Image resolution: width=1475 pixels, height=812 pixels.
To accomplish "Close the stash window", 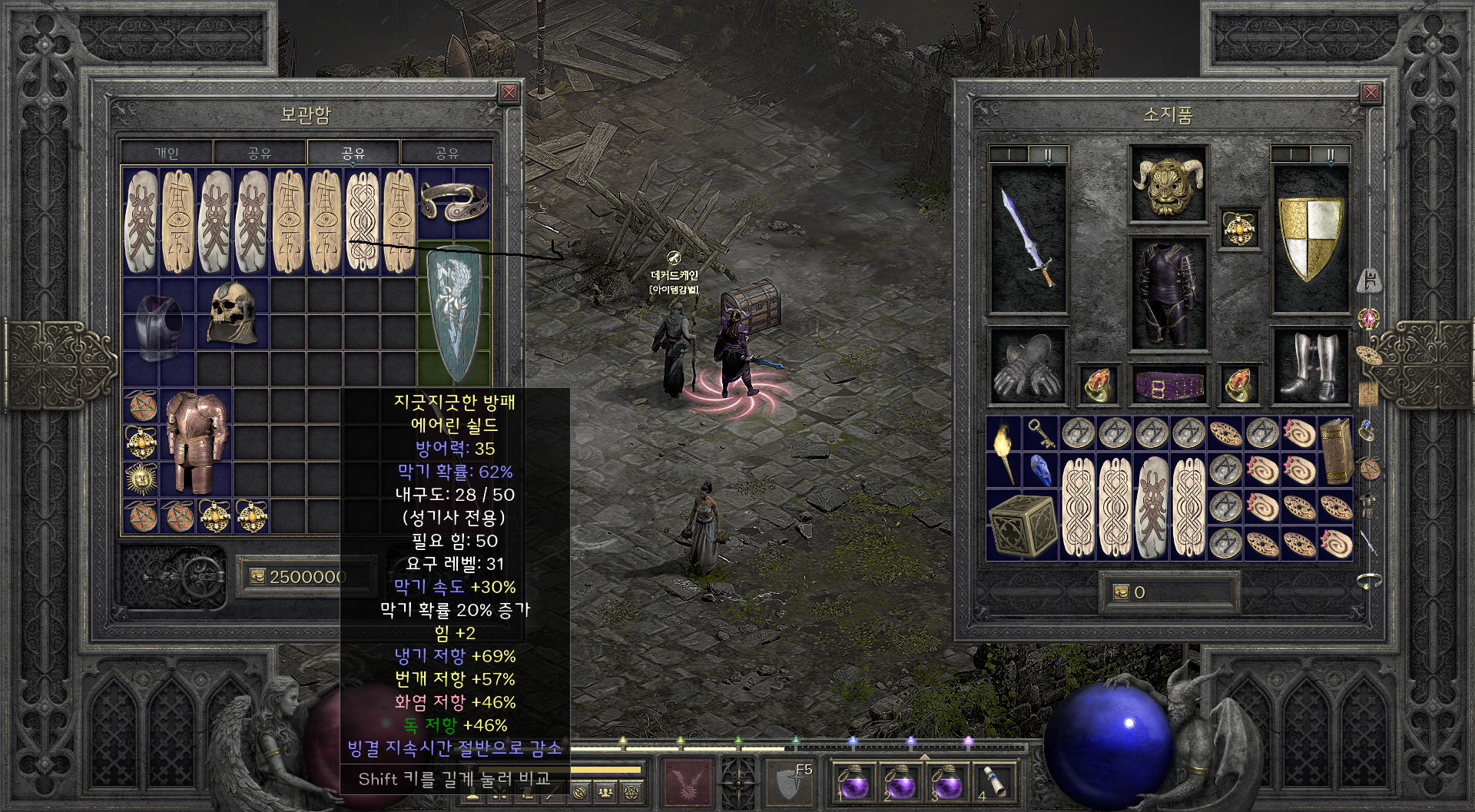I will [x=509, y=94].
